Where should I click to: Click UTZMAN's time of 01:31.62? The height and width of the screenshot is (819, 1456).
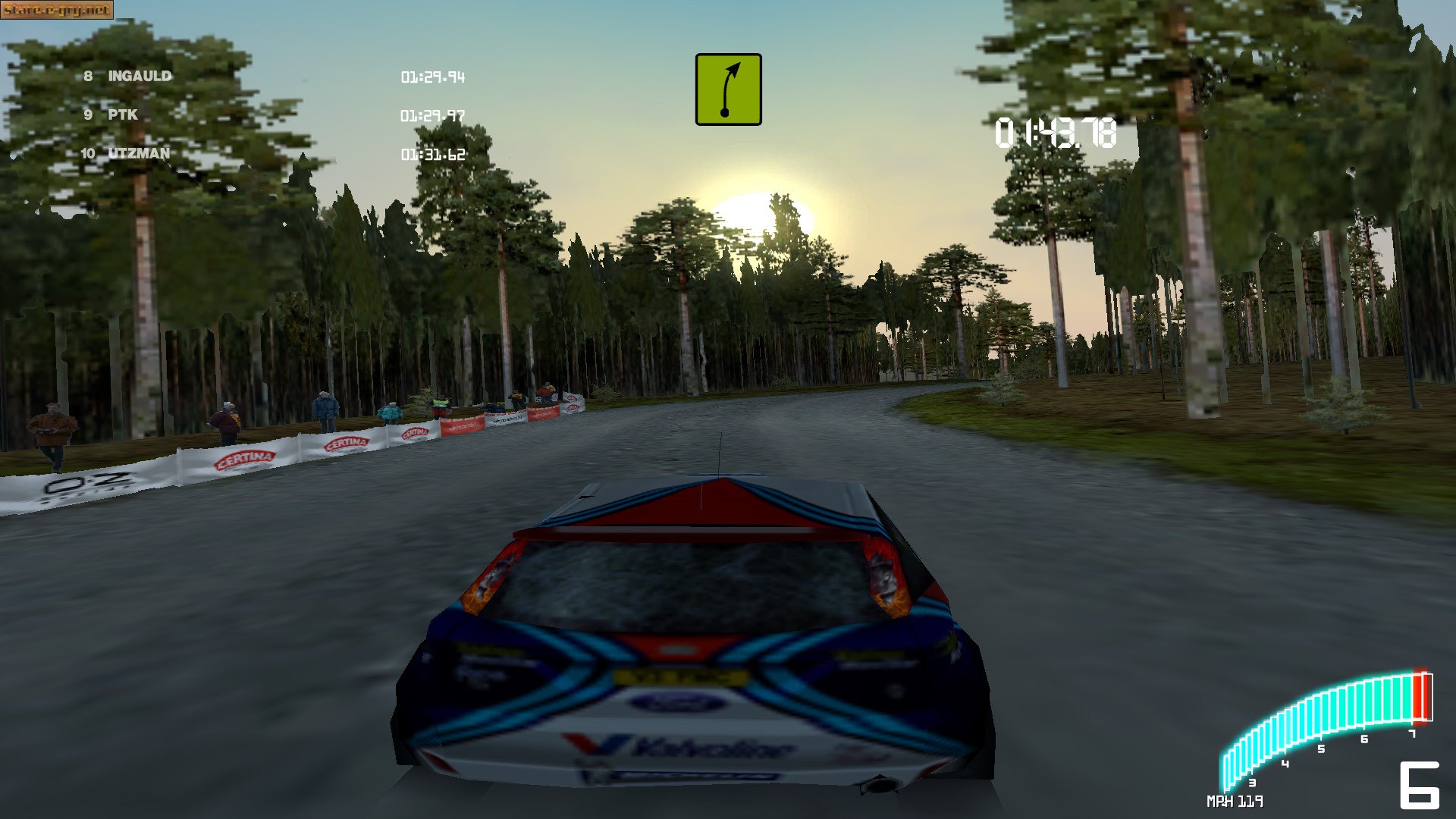(x=432, y=155)
